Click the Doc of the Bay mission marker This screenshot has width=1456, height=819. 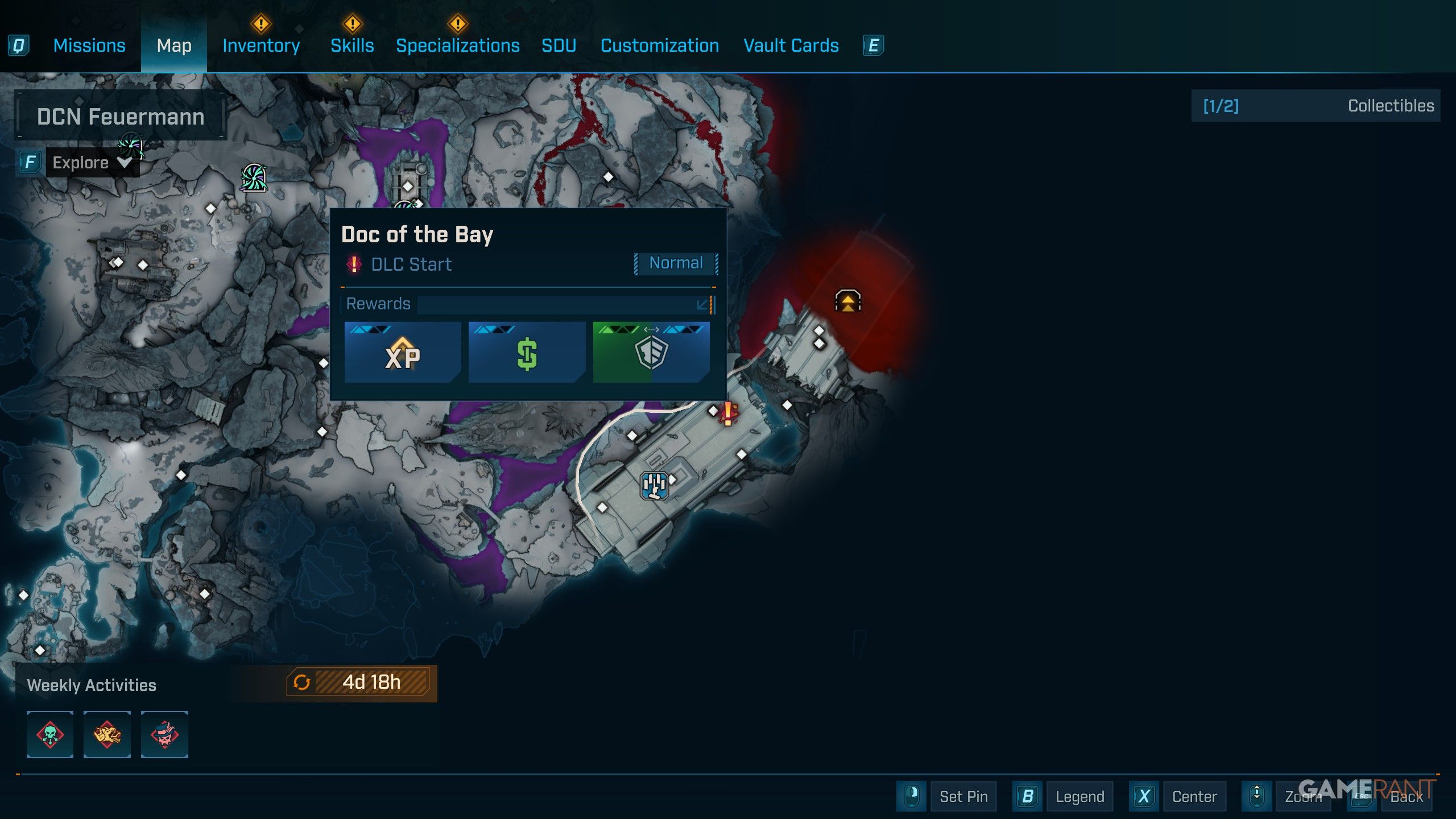point(727,413)
